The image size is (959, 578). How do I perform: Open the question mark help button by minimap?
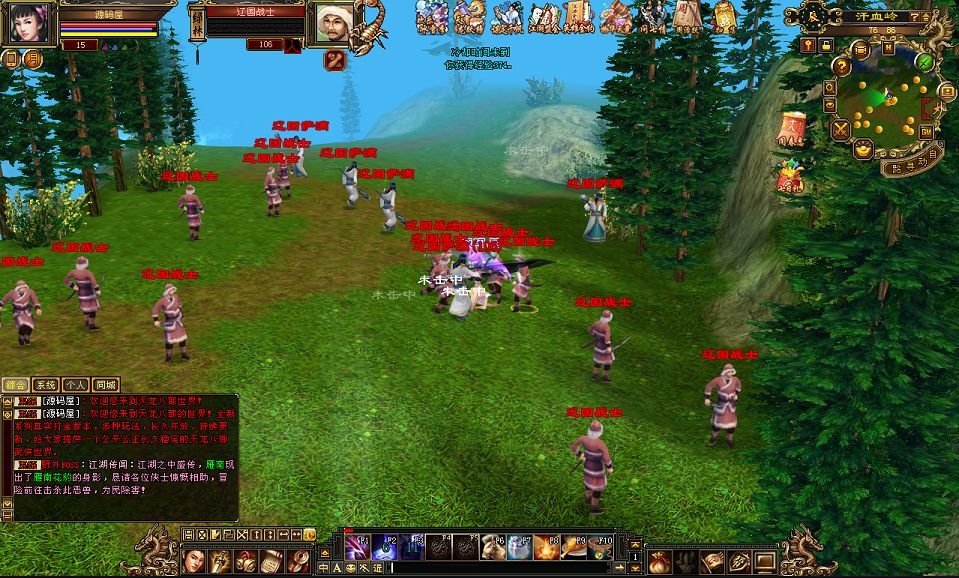click(x=842, y=65)
